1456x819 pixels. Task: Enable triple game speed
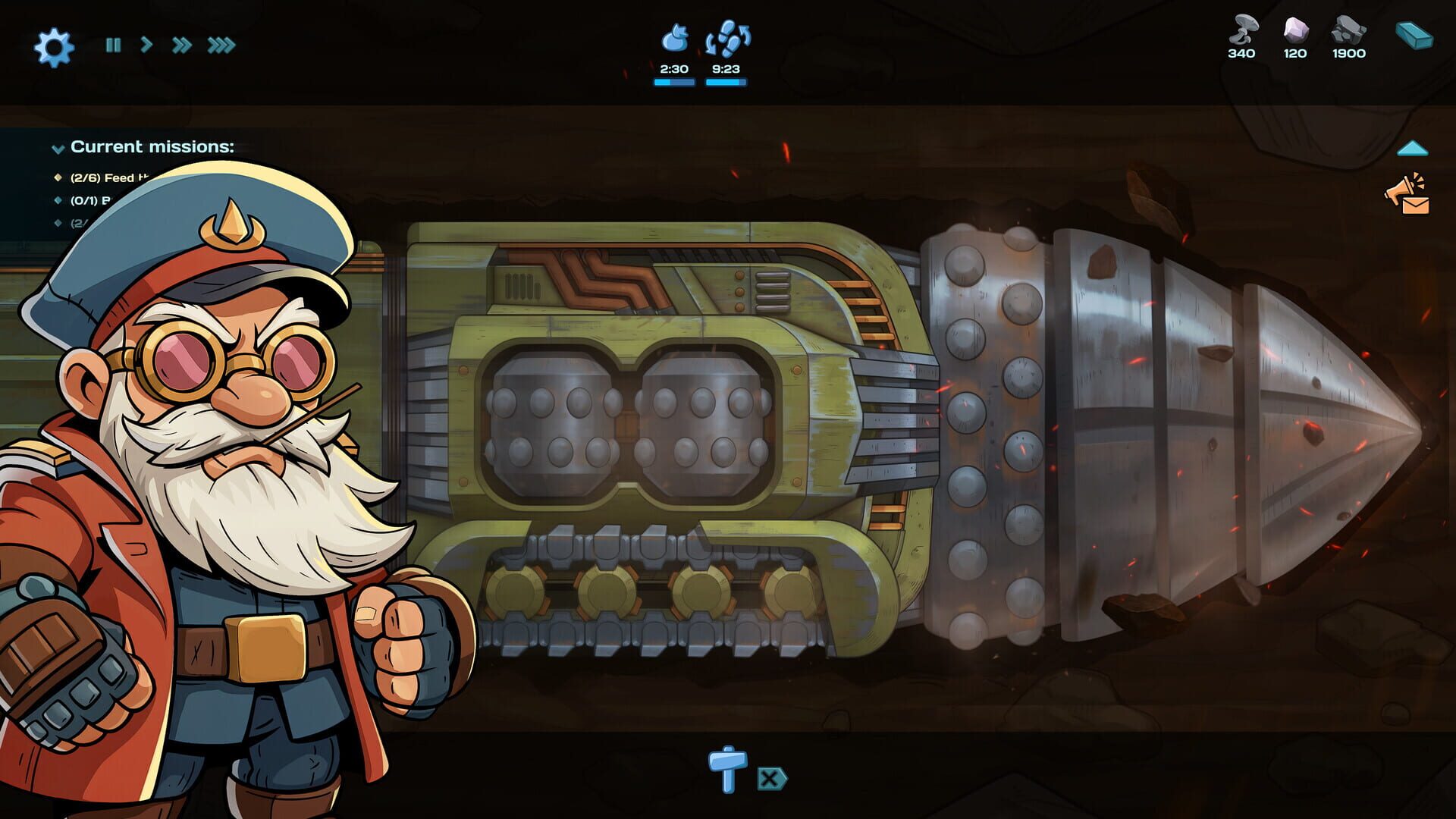(220, 45)
